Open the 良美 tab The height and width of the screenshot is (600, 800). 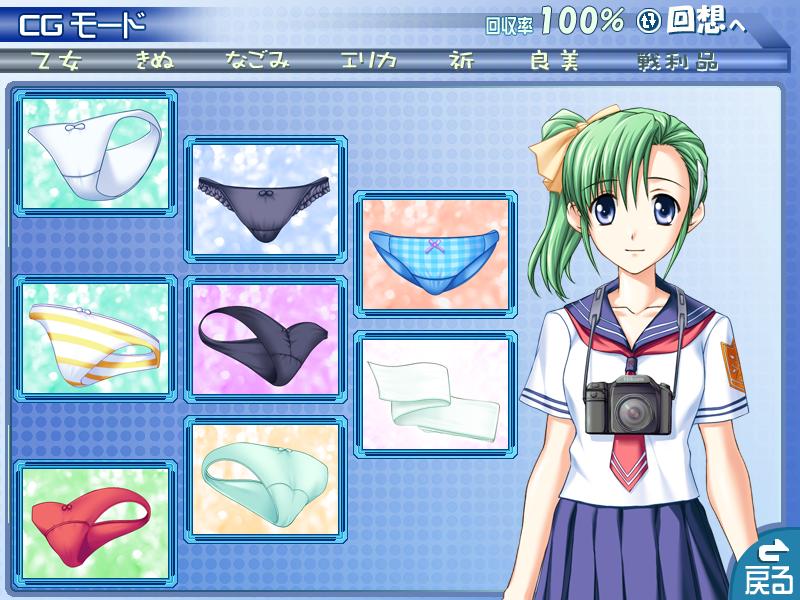(x=555, y=61)
